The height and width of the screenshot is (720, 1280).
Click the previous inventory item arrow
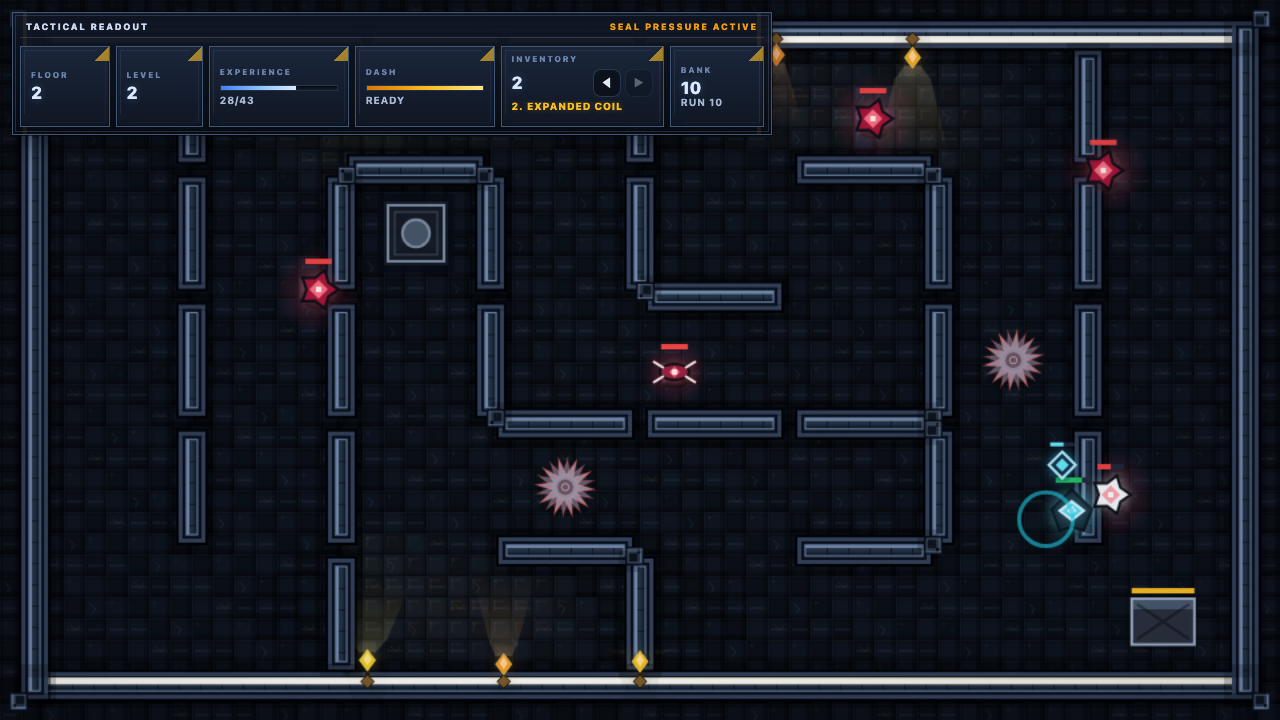coord(607,83)
